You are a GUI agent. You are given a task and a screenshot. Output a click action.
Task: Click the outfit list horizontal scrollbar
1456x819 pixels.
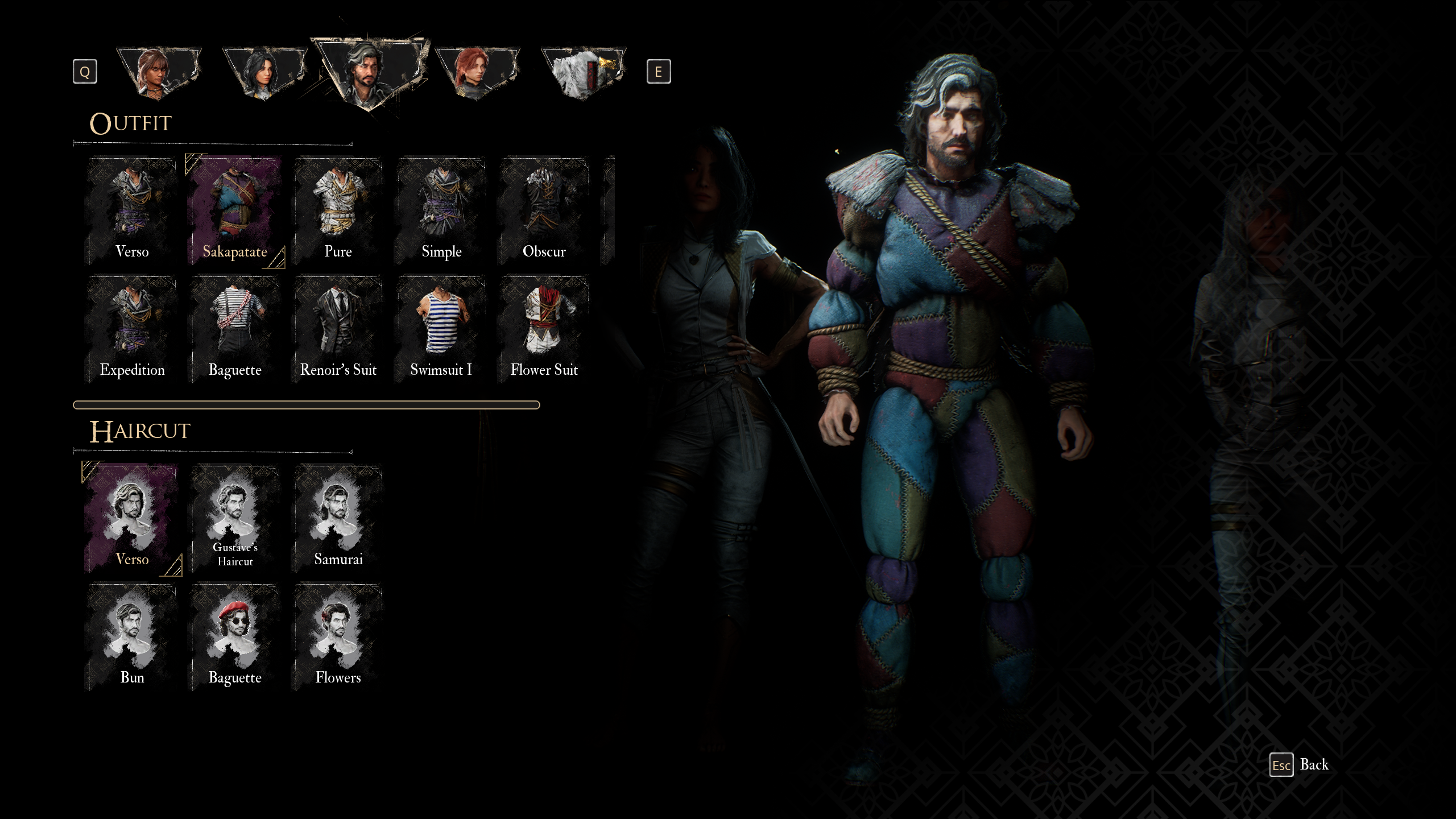click(306, 405)
